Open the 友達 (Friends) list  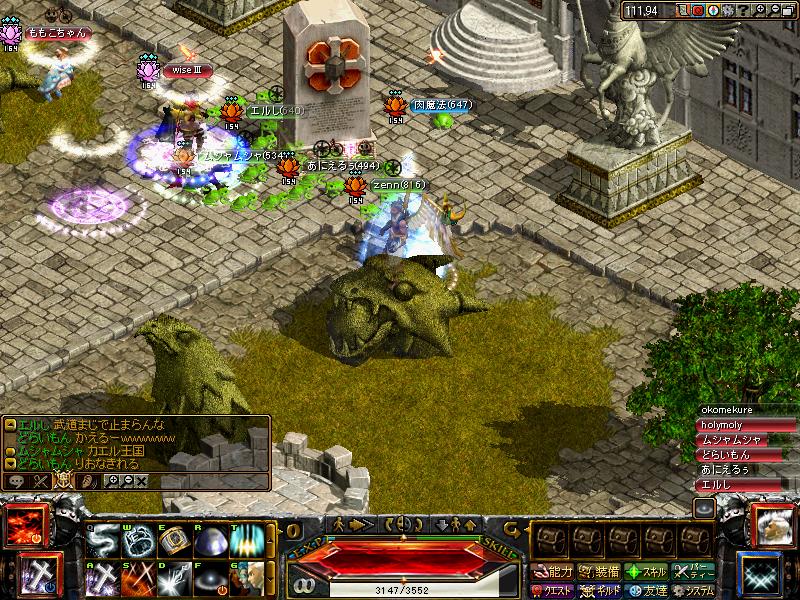[646, 590]
